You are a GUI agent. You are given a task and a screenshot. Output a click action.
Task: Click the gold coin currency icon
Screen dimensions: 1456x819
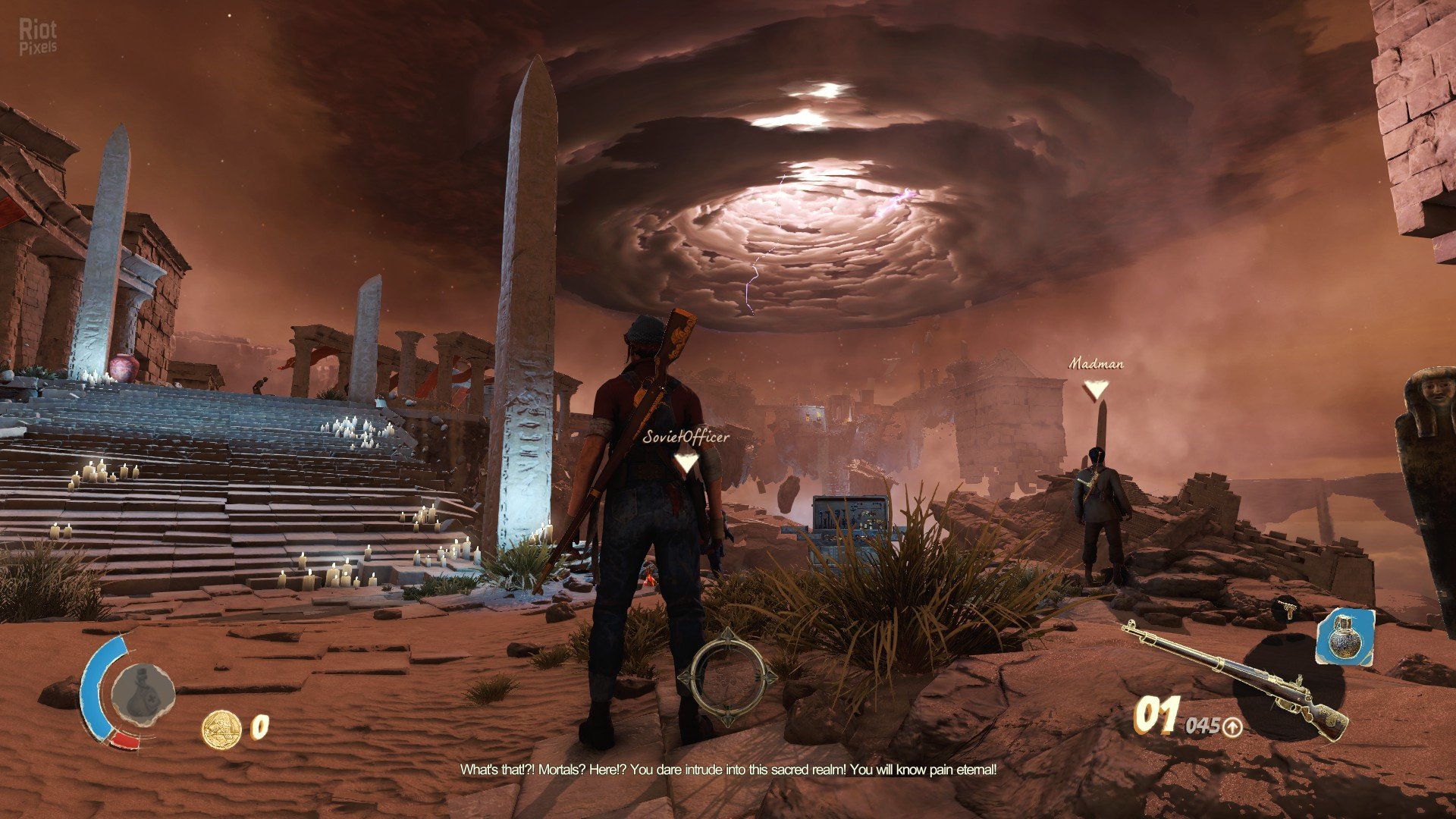click(221, 729)
